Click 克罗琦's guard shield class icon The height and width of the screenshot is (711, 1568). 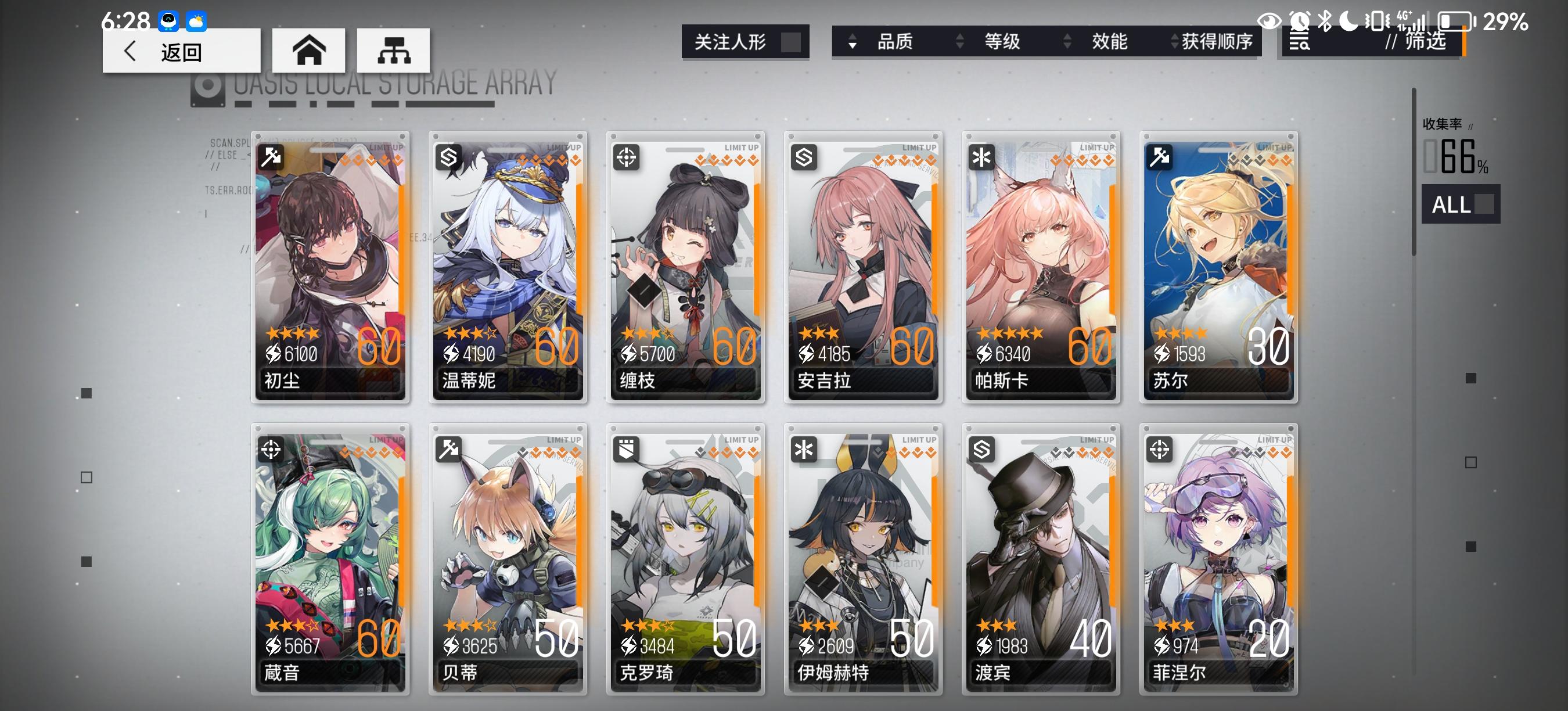click(x=627, y=448)
